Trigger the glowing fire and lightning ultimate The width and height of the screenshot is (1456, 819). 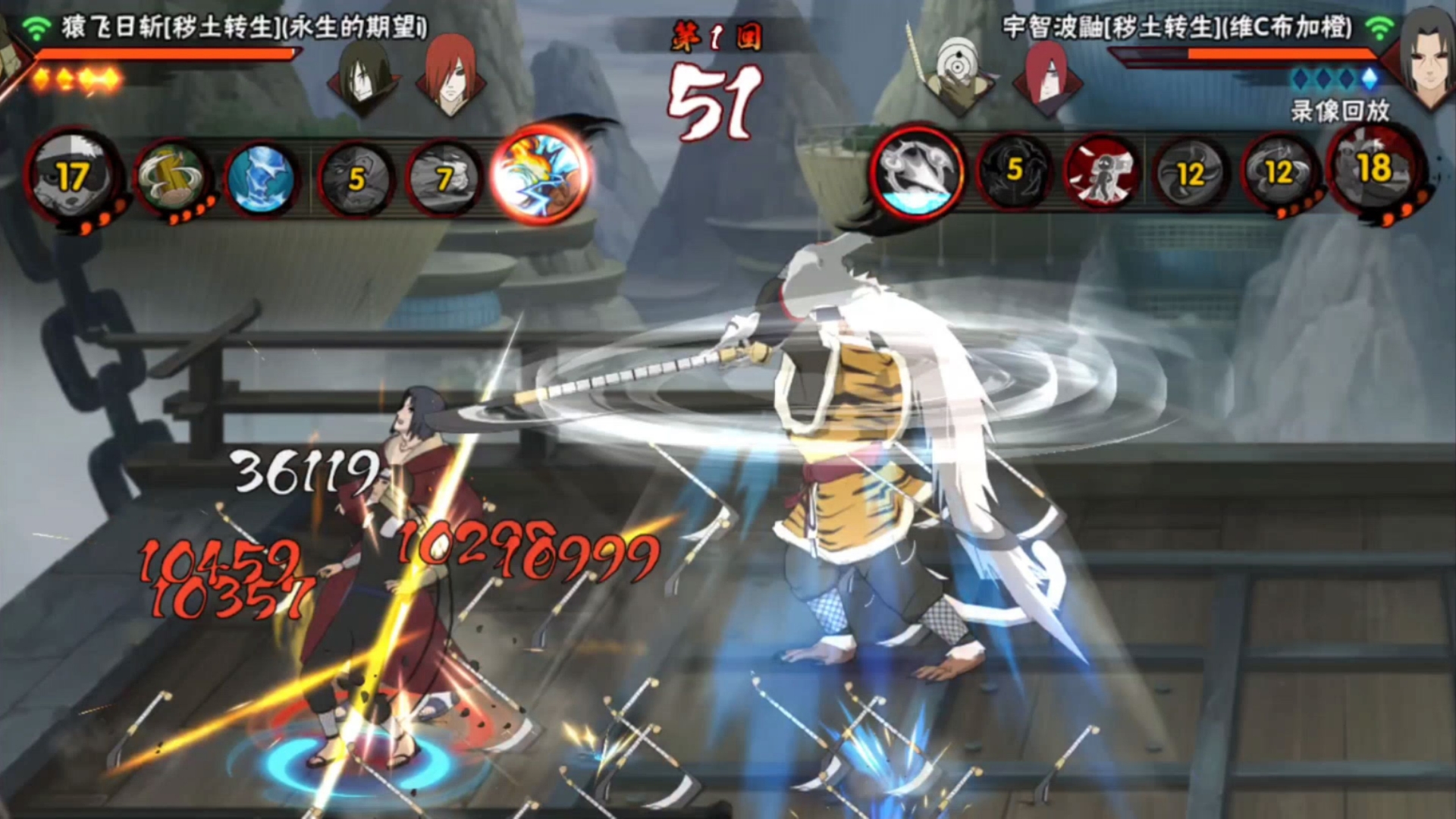tap(539, 174)
